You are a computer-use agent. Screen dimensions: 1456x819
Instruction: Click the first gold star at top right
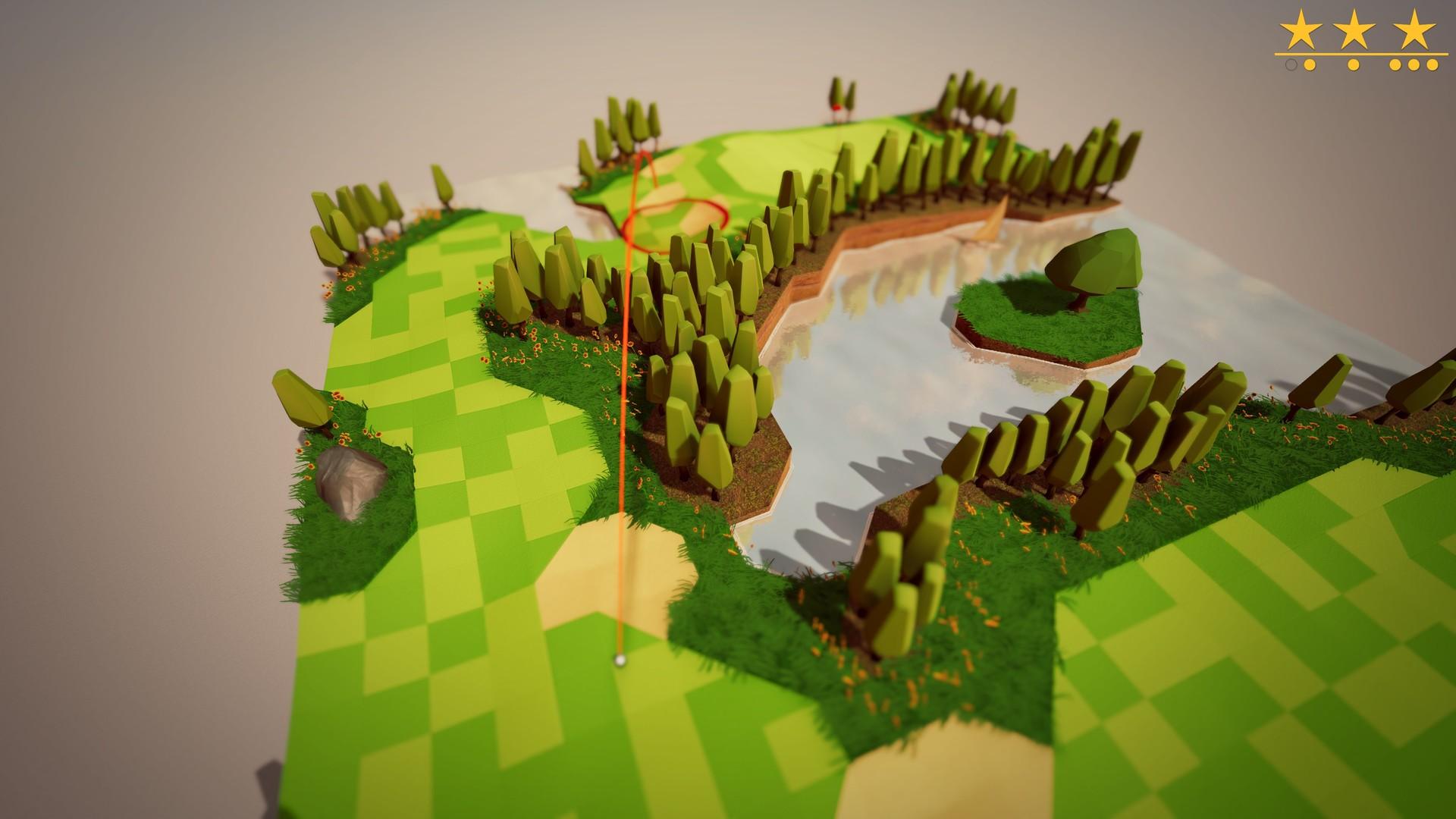click(1302, 29)
